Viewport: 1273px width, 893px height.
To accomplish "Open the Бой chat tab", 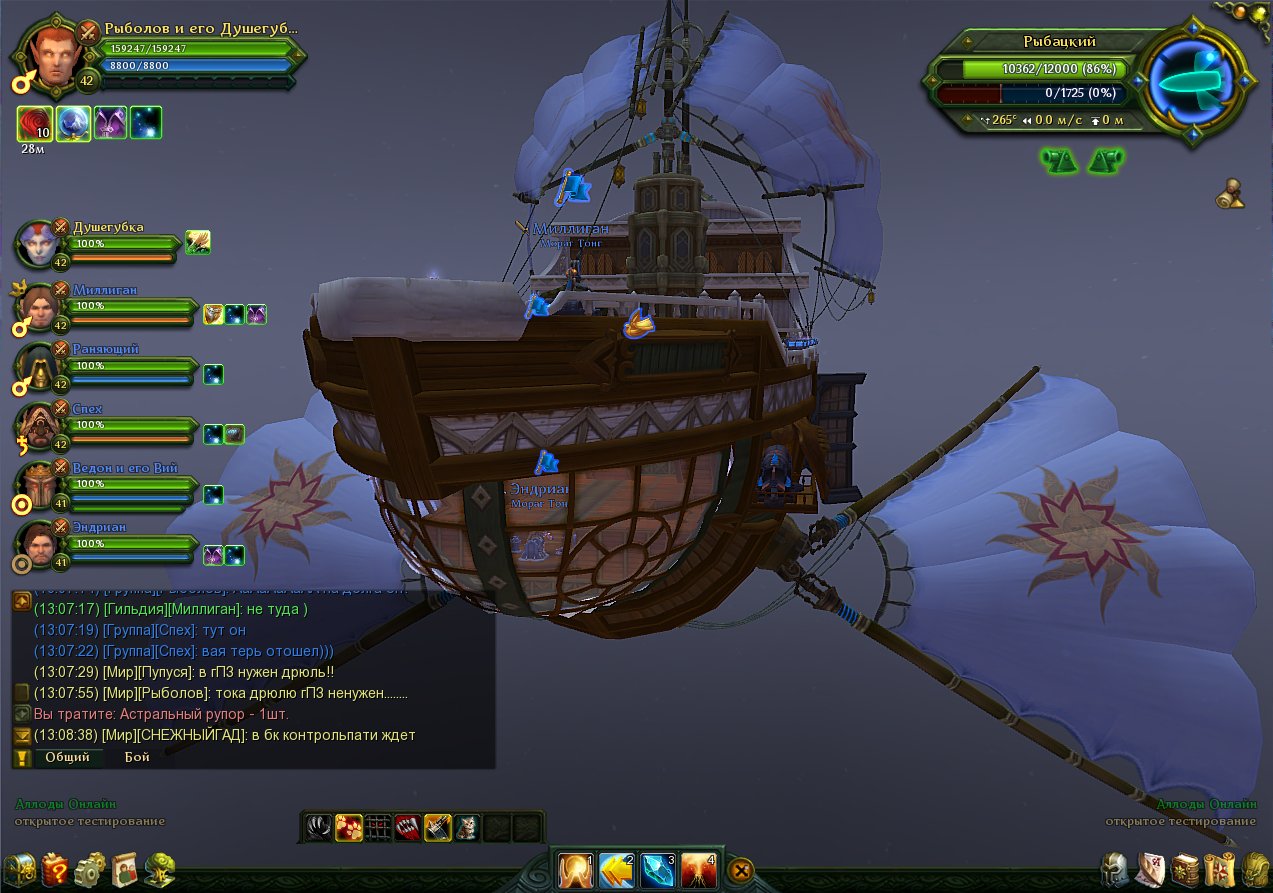I will 137,757.
